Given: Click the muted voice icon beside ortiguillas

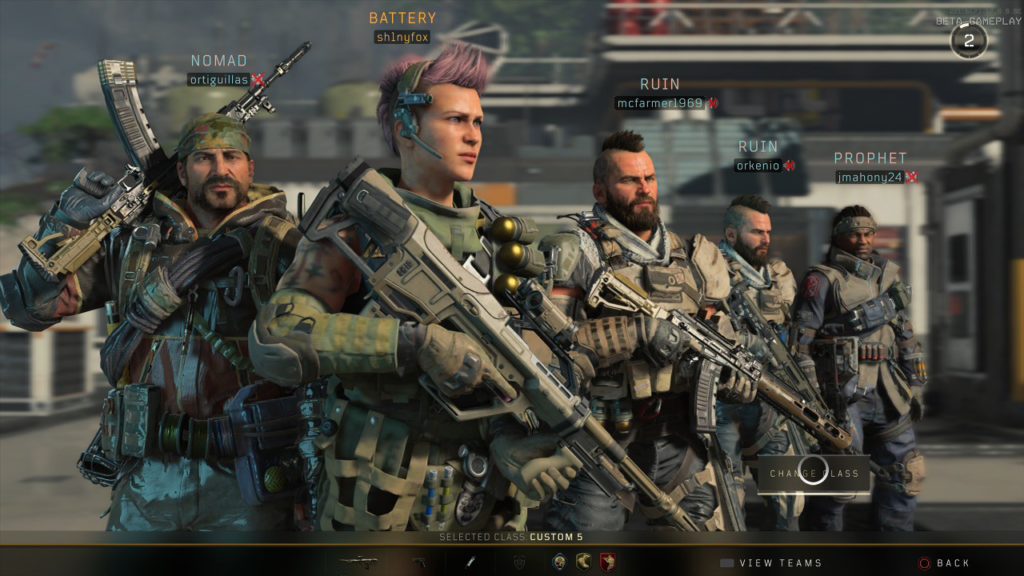Looking at the screenshot, I should tap(258, 79).
